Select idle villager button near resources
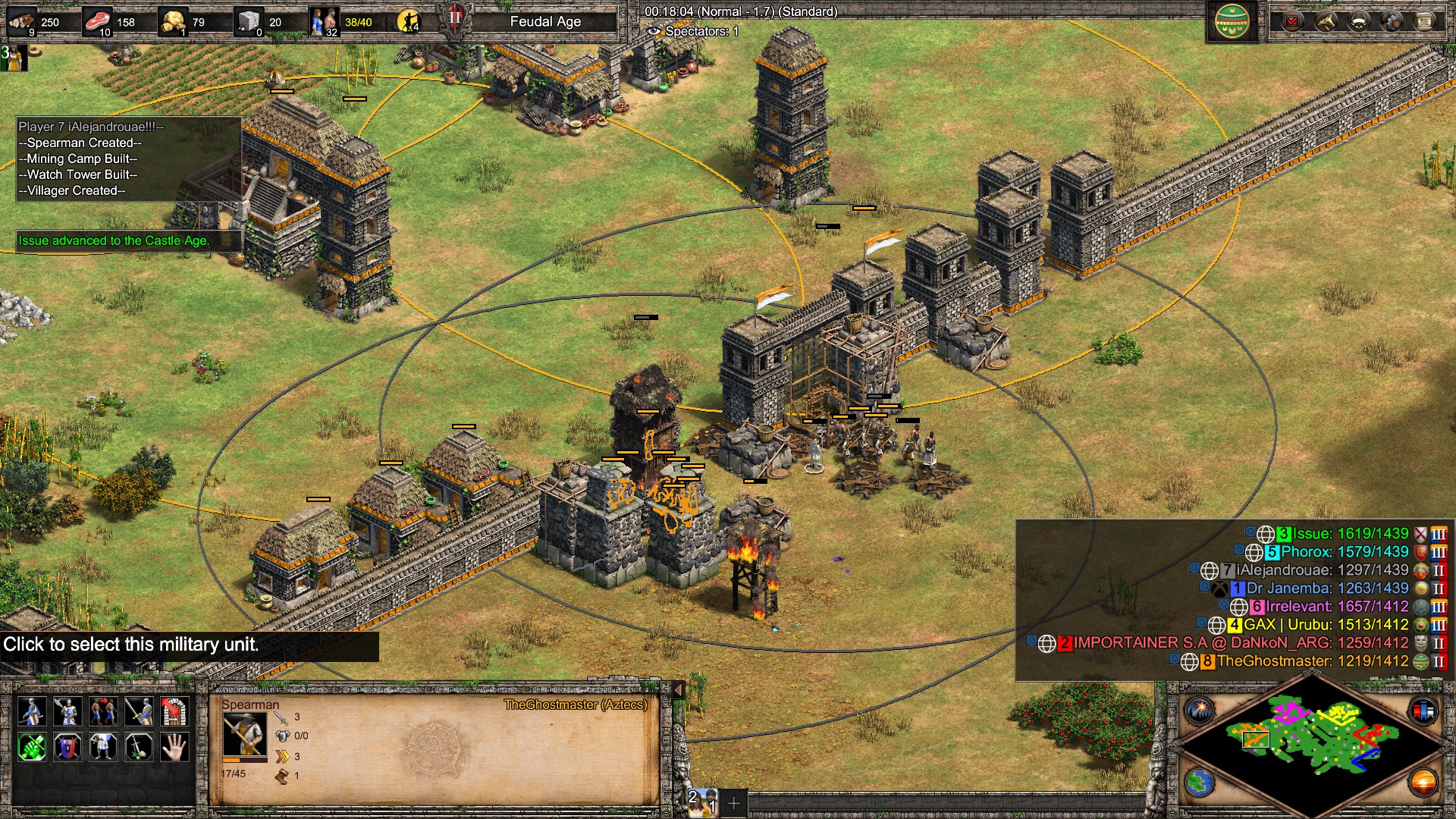The height and width of the screenshot is (819, 1456). tap(409, 21)
